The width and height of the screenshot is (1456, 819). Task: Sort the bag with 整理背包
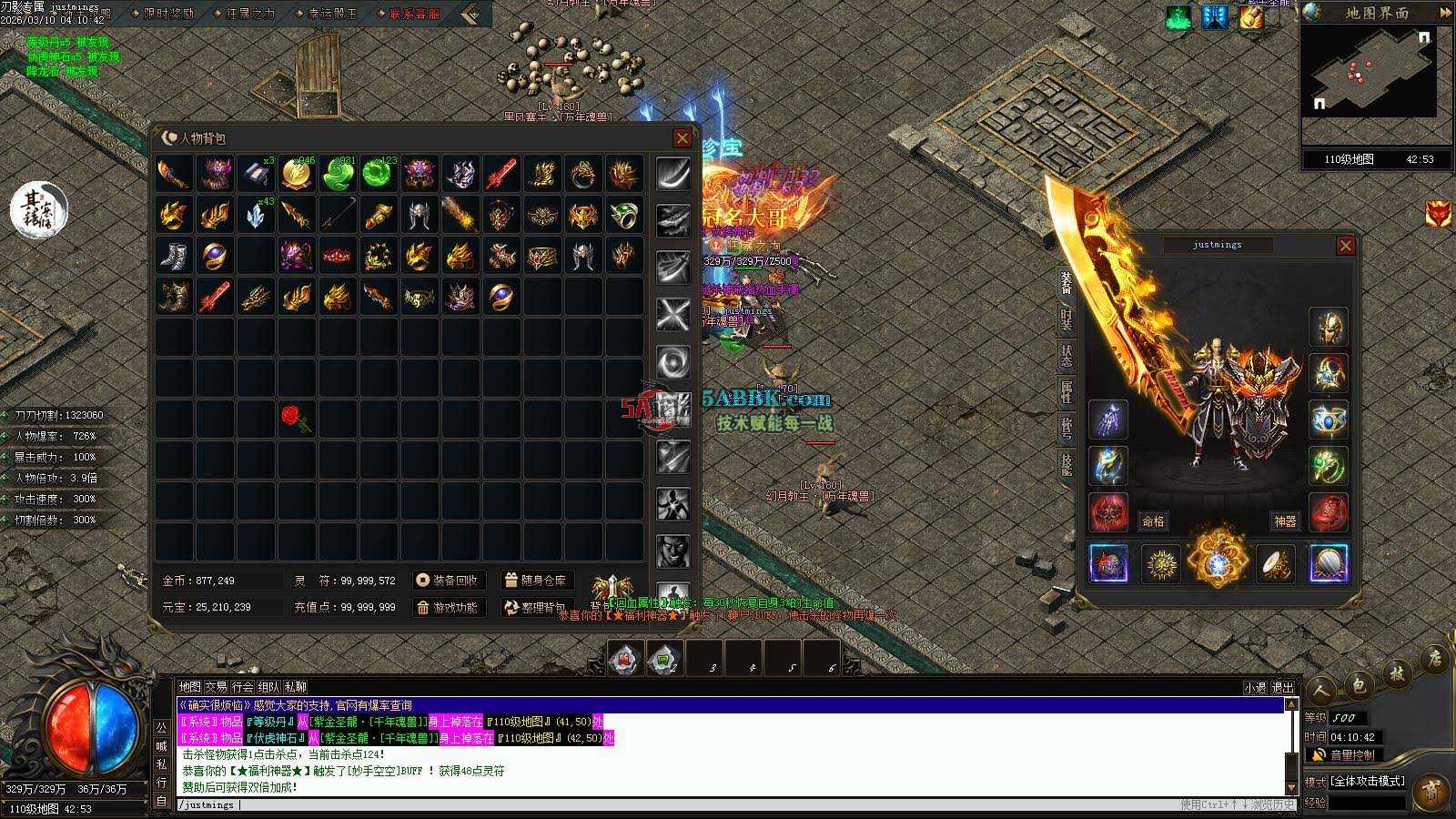(x=536, y=607)
